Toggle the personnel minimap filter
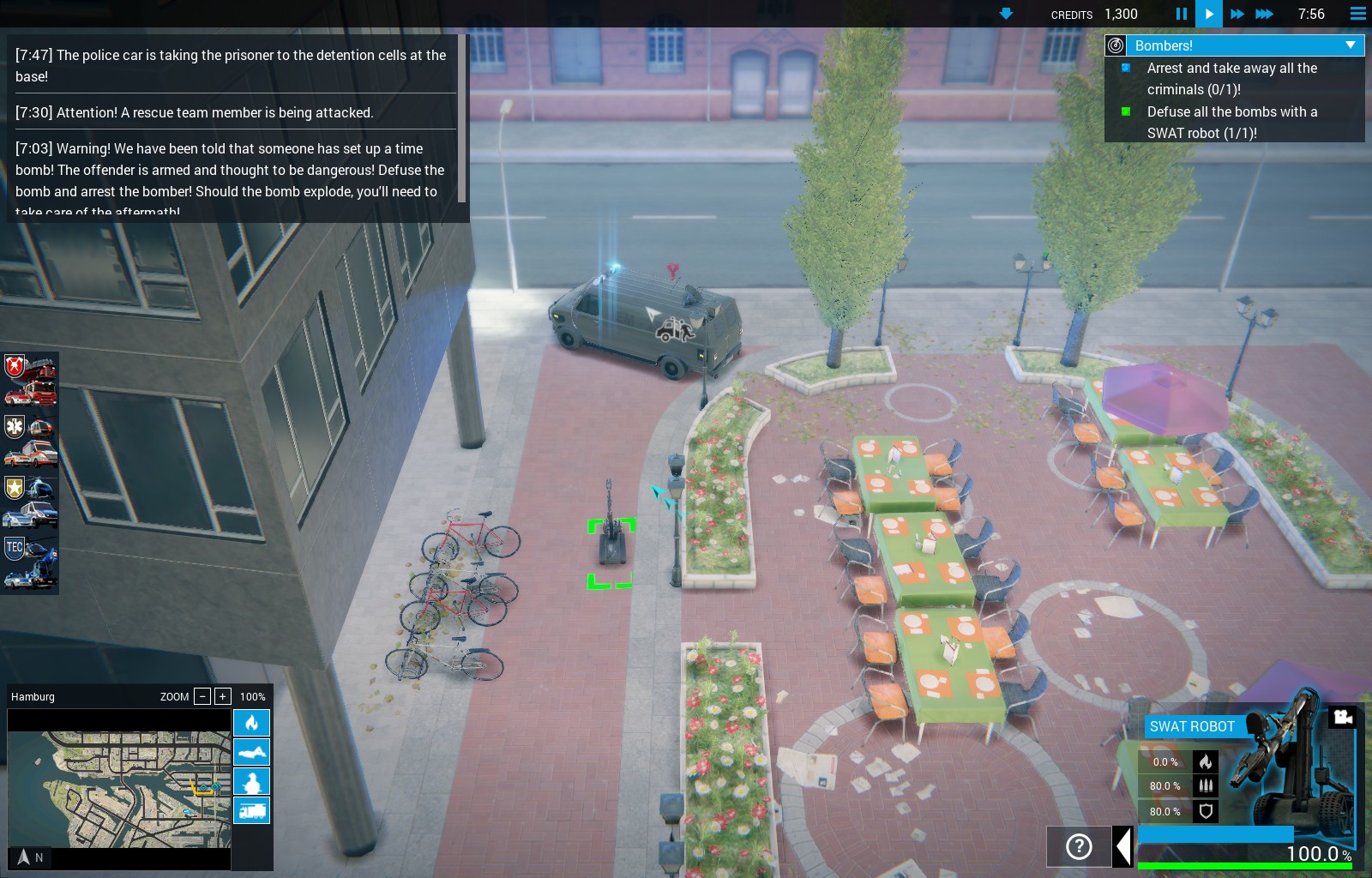 [252, 781]
